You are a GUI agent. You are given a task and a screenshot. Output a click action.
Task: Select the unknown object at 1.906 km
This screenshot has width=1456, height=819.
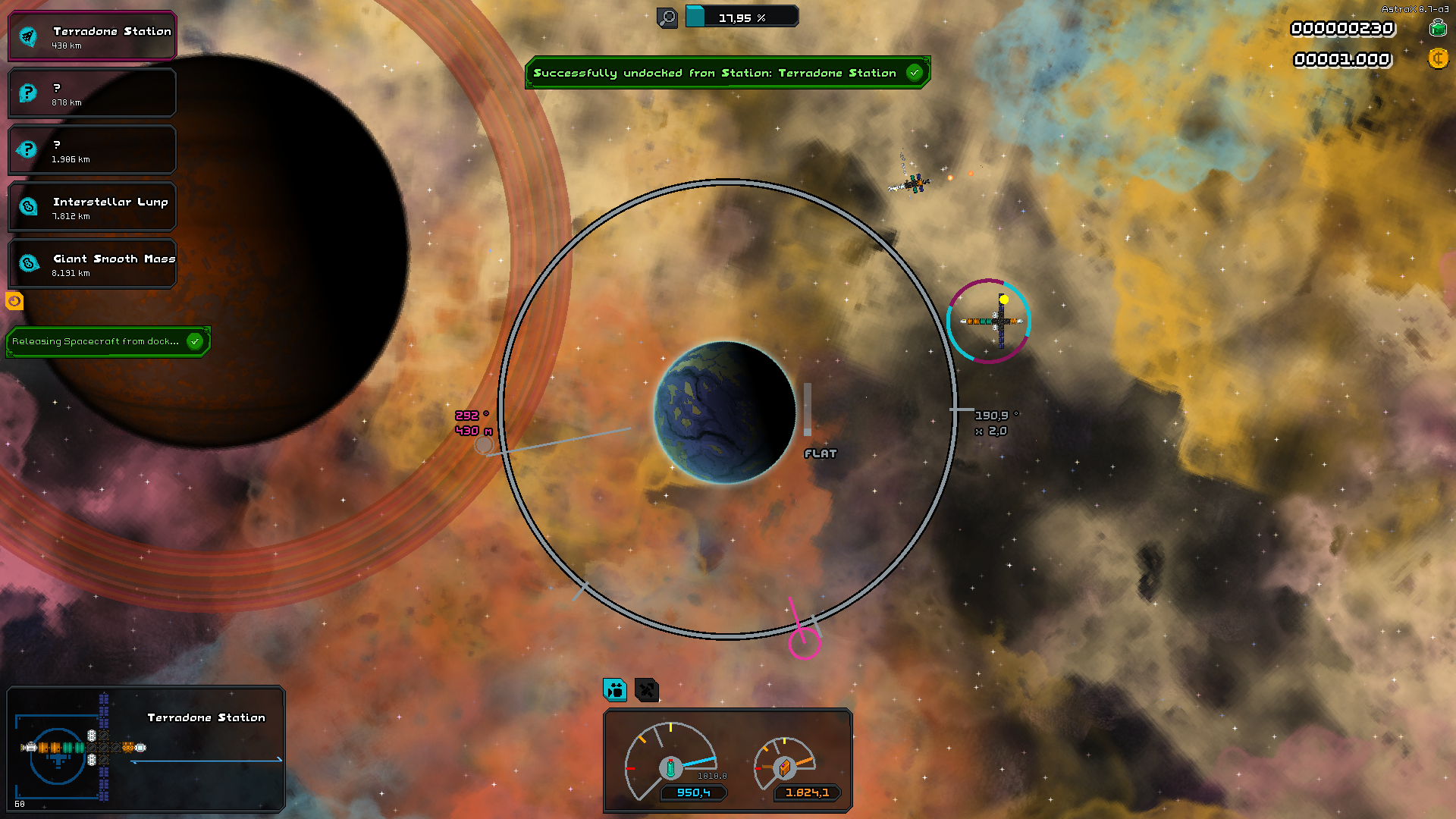(x=92, y=150)
